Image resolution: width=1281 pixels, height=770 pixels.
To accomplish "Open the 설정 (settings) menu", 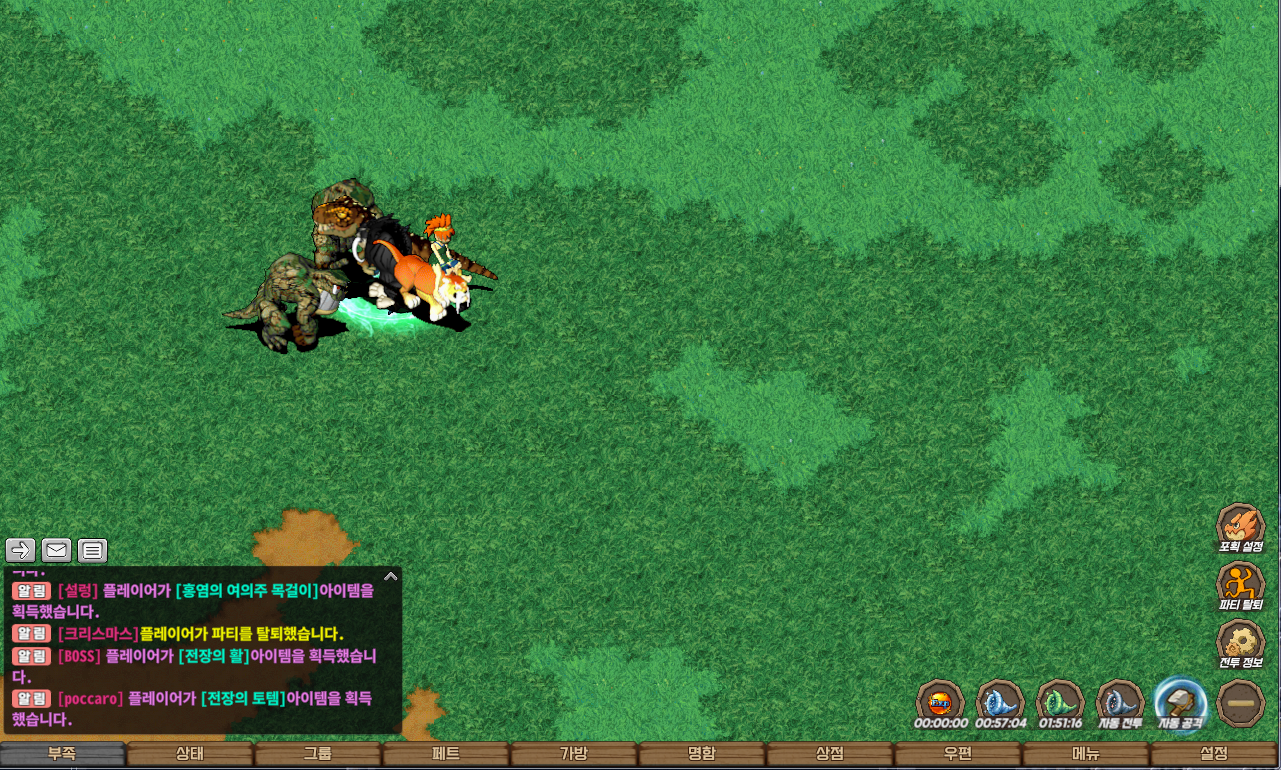I will pos(1214,754).
